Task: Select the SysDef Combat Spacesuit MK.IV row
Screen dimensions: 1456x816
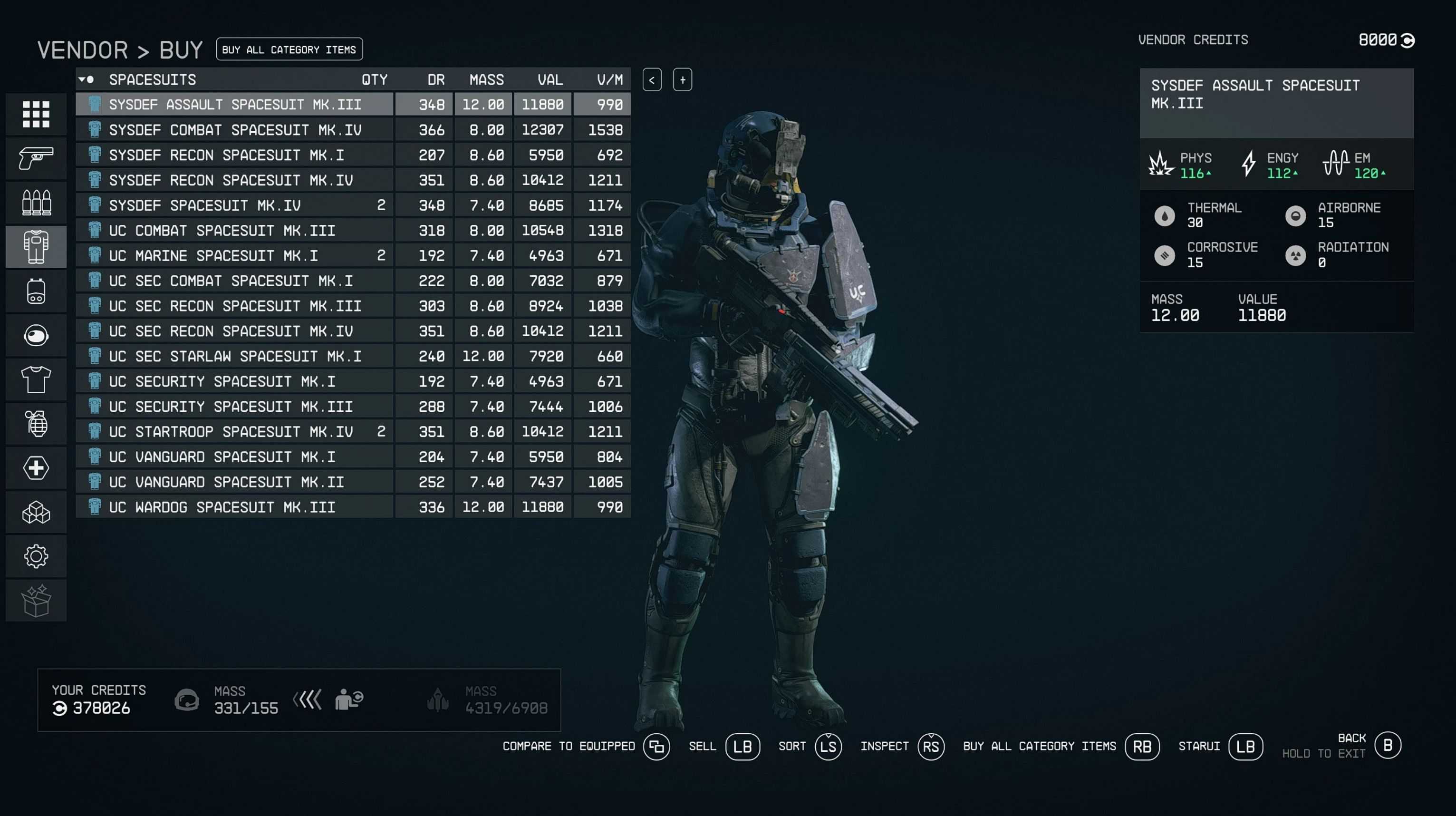Action: tap(235, 130)
